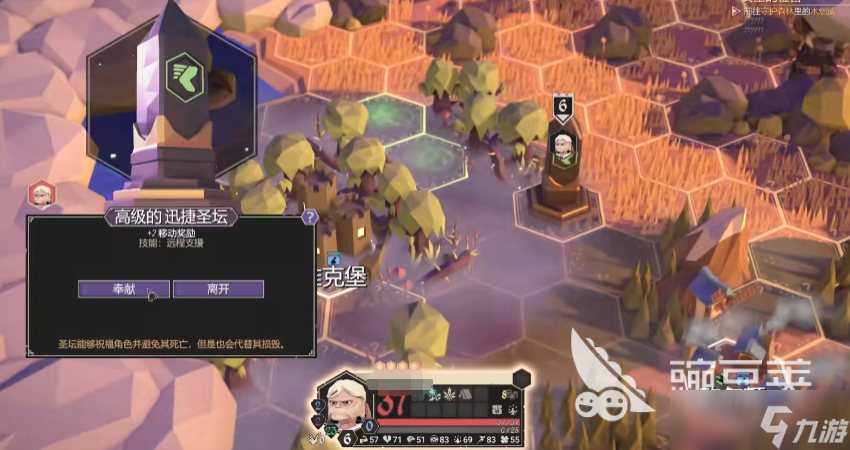850x450 pixels.
Task: Open the question mark help icon
Action: pos(310,216)
